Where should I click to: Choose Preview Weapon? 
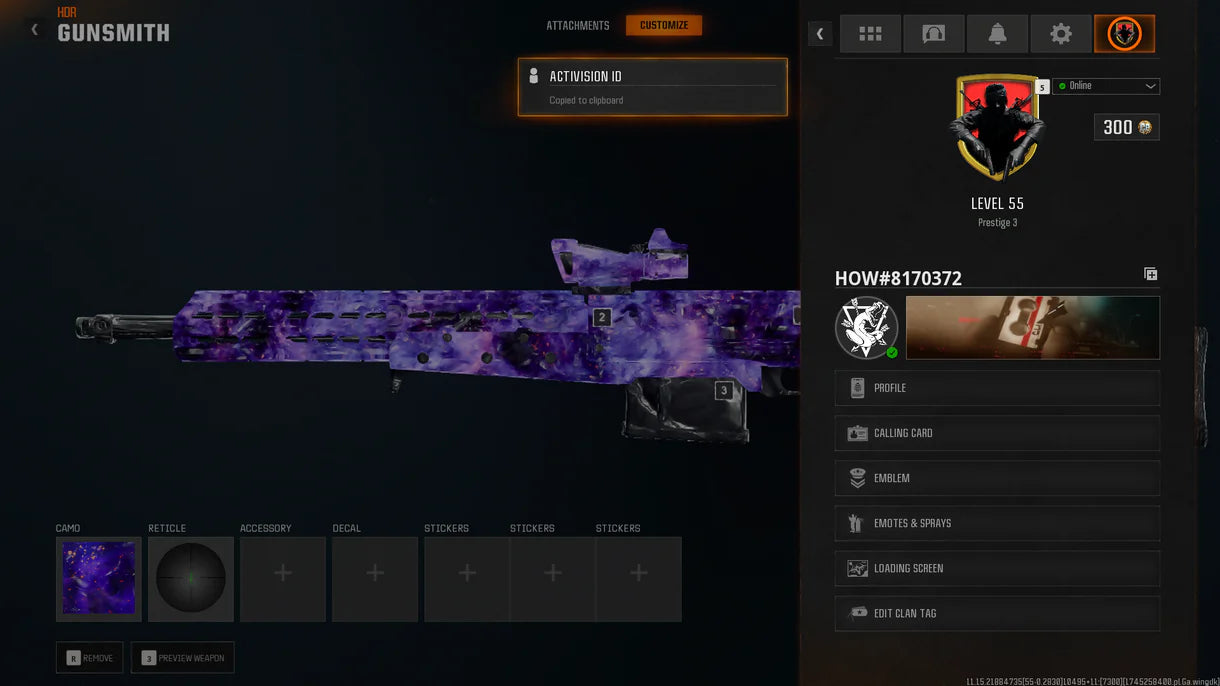(x=183, y=657)
